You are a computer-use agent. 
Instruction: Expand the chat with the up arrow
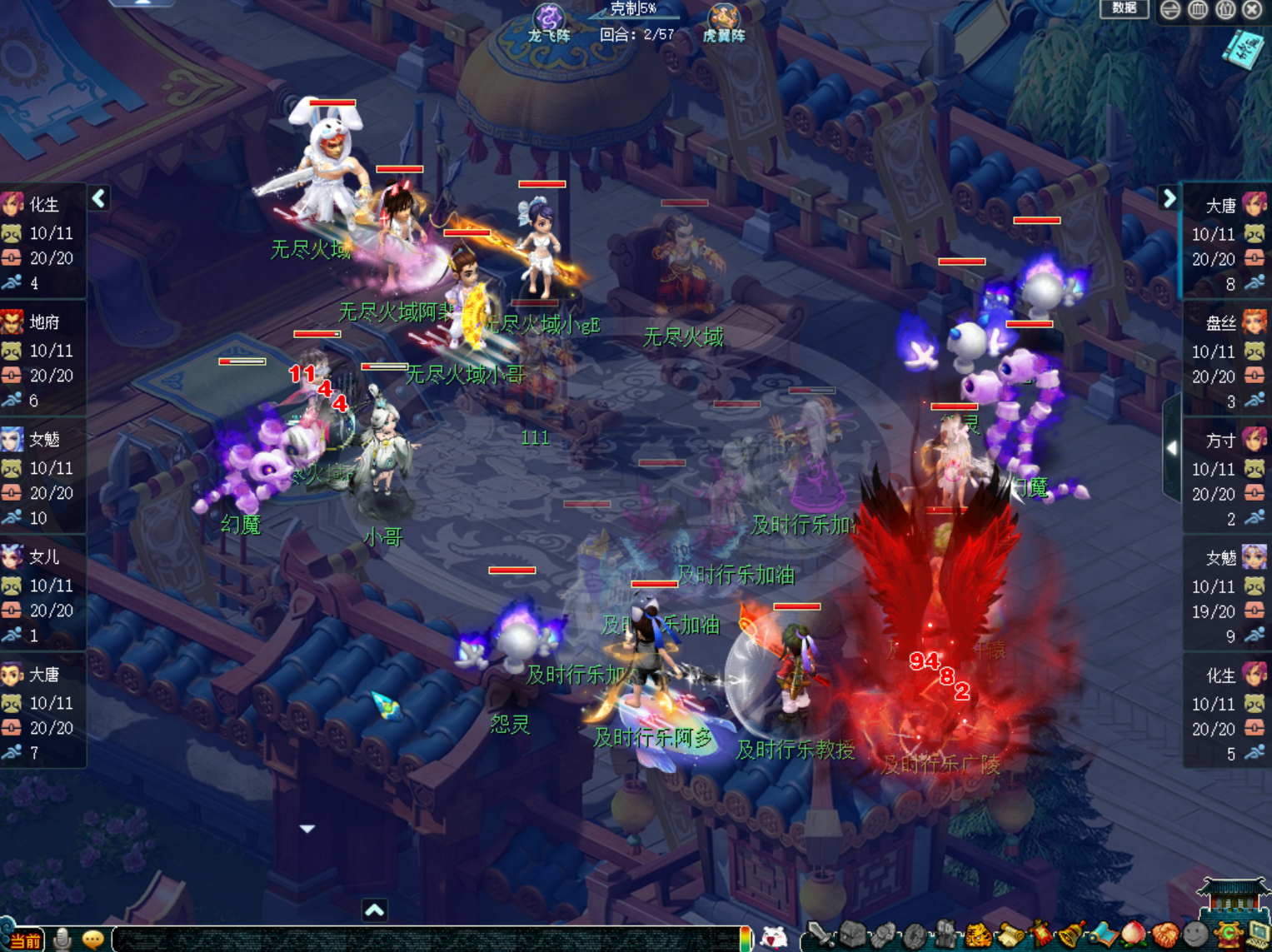click(x=375, y=910)
